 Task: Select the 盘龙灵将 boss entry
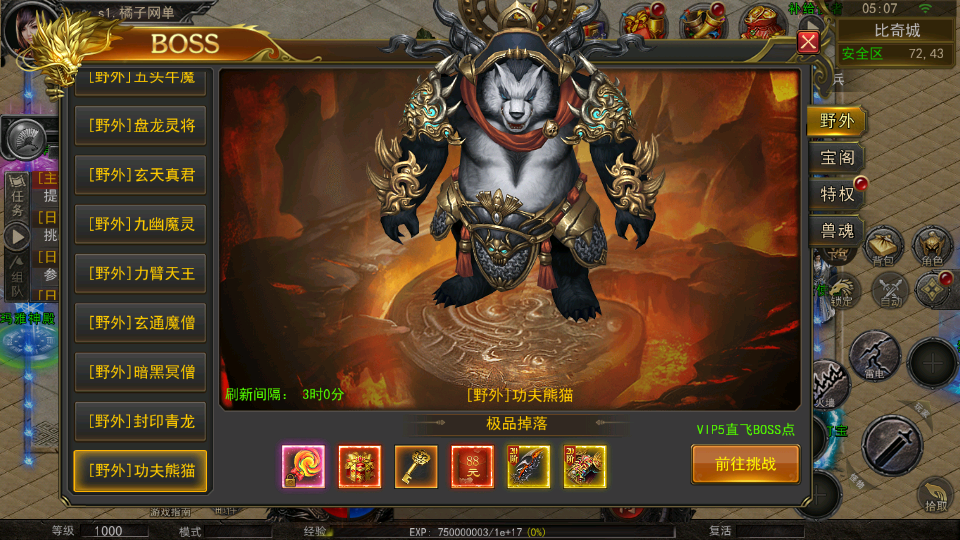point(140,126)
